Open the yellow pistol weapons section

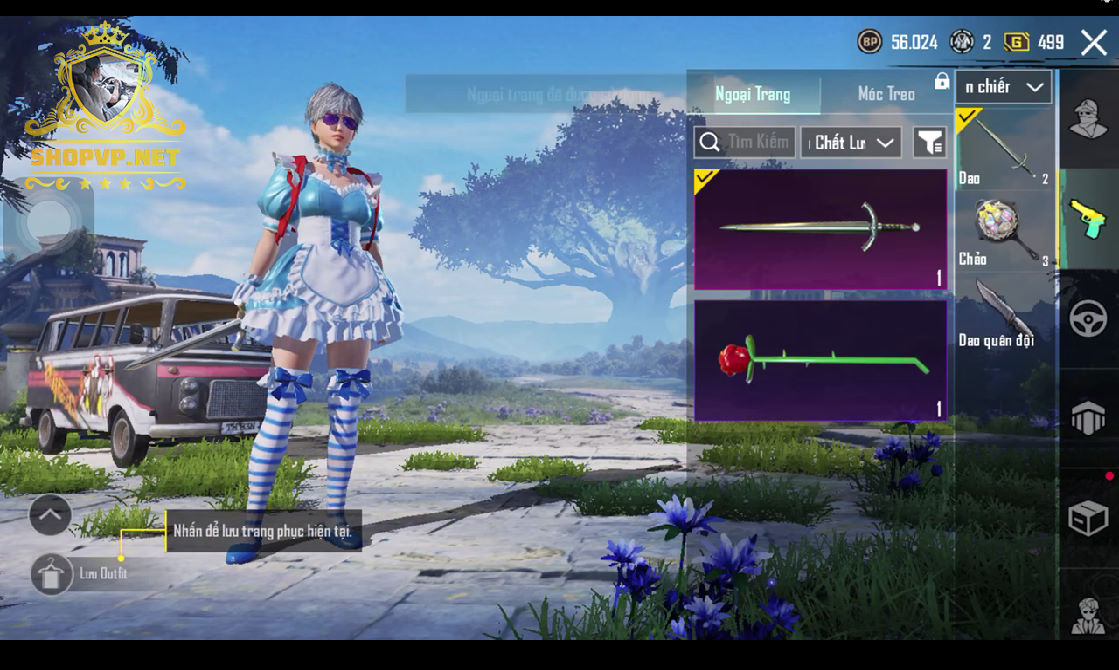[1088, 219]
